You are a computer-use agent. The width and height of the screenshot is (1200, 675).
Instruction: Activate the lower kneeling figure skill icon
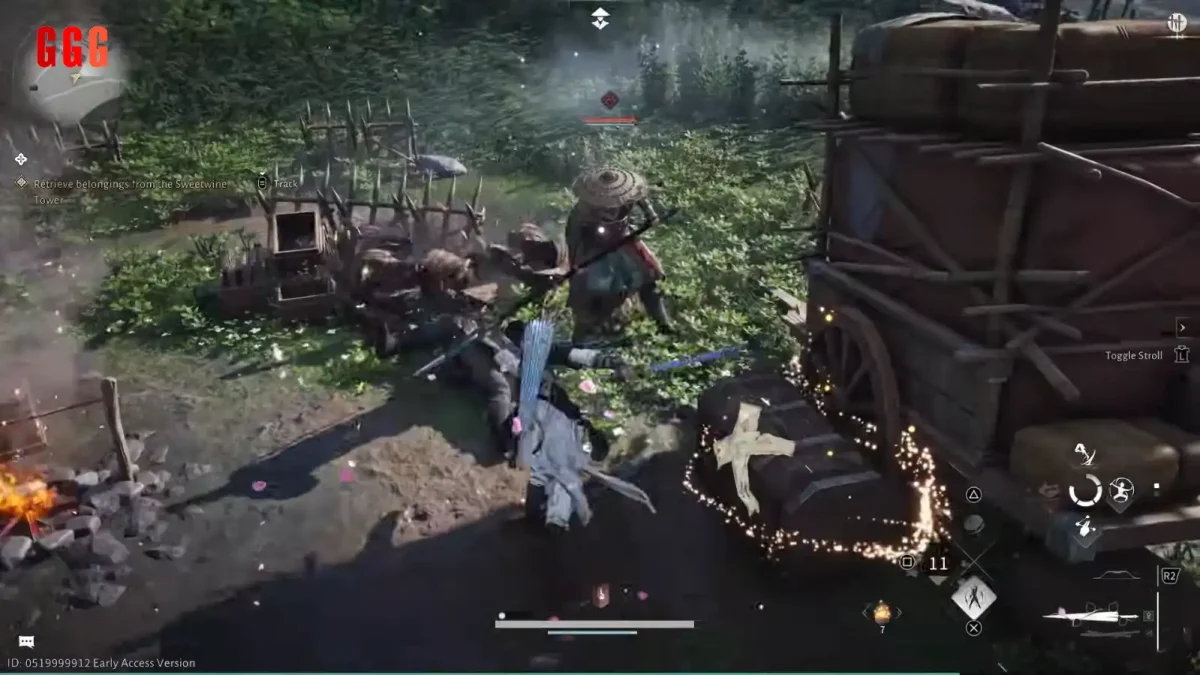[1084, 527]
